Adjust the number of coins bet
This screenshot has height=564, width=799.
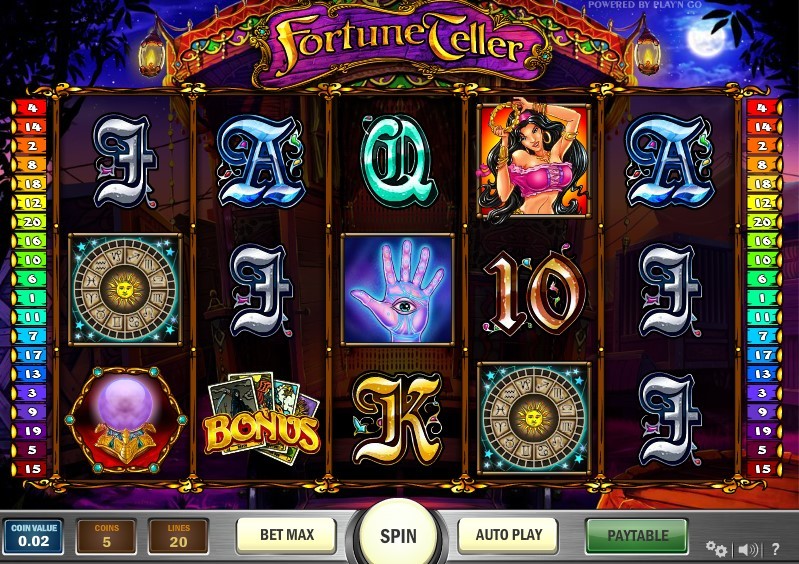(106, 537)
